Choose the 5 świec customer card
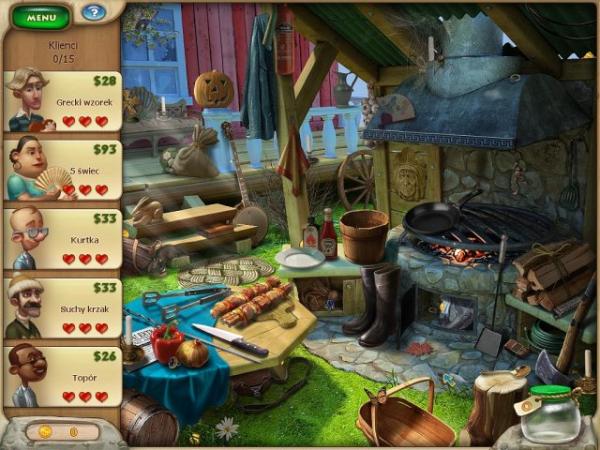The width and height of the screenshot is (600, 450). [62, 169]
